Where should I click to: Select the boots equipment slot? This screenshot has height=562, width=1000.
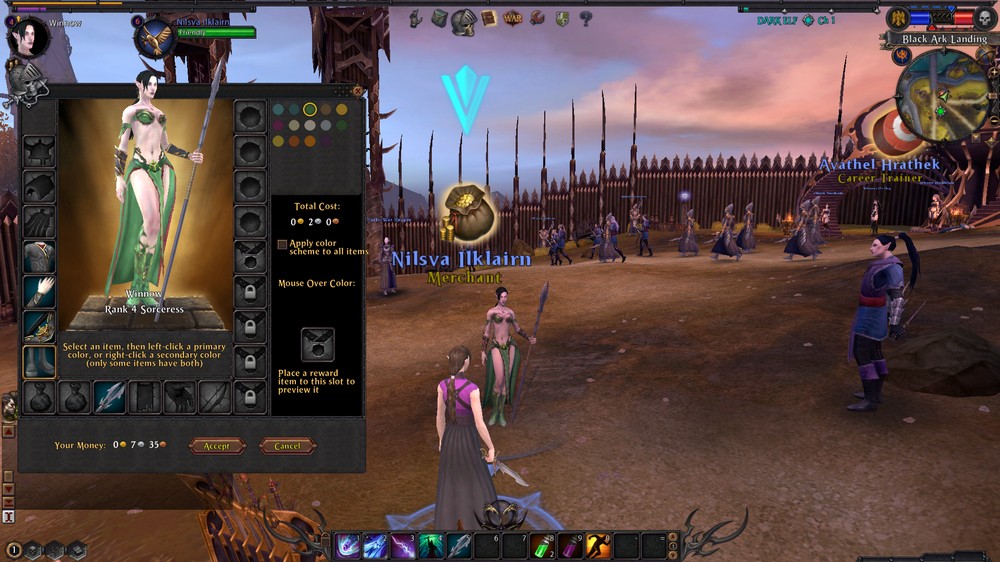tap(39, 361)
